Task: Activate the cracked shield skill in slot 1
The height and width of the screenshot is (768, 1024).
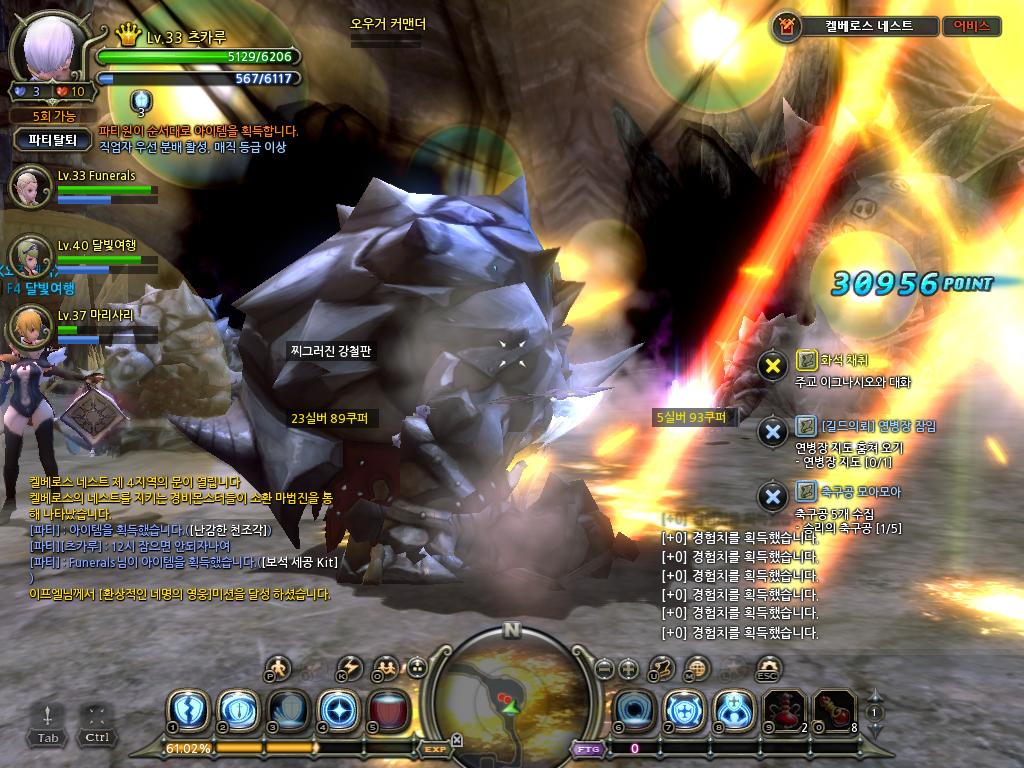Action: point(187,710)
